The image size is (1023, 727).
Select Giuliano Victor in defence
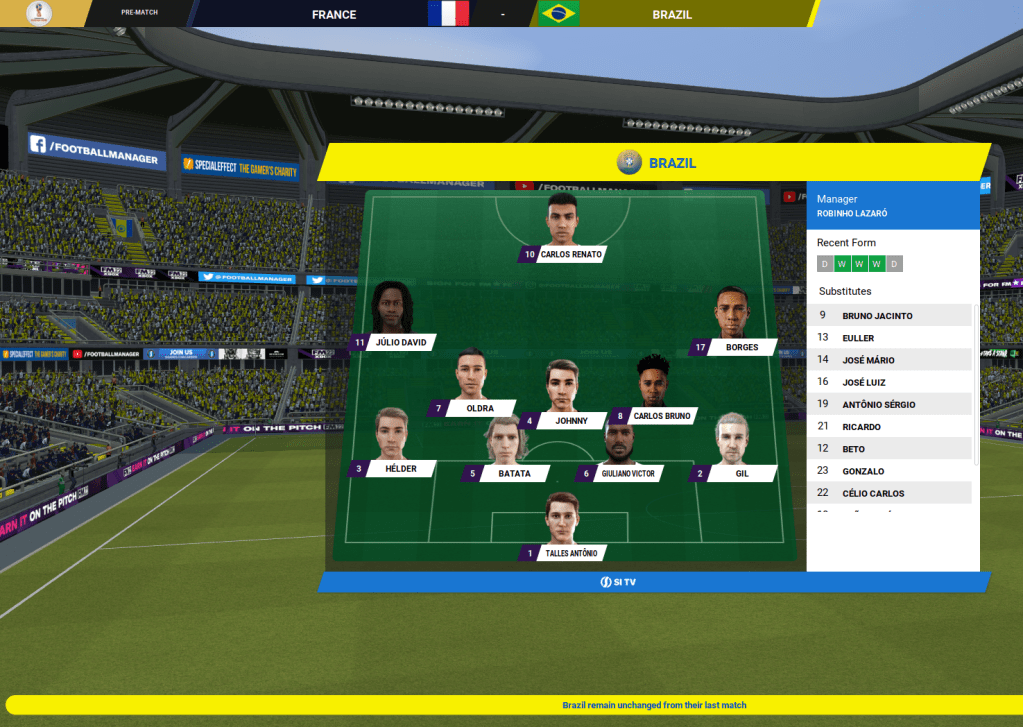click(x=628, y=473)
